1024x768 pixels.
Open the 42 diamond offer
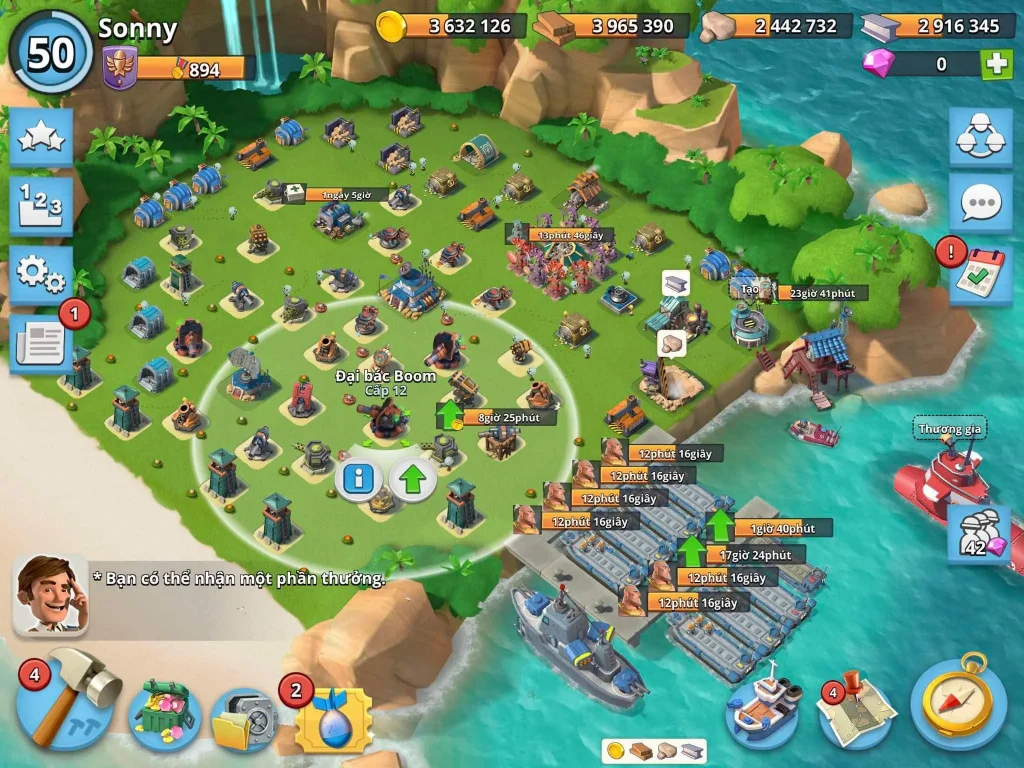[x=978, y=532]
